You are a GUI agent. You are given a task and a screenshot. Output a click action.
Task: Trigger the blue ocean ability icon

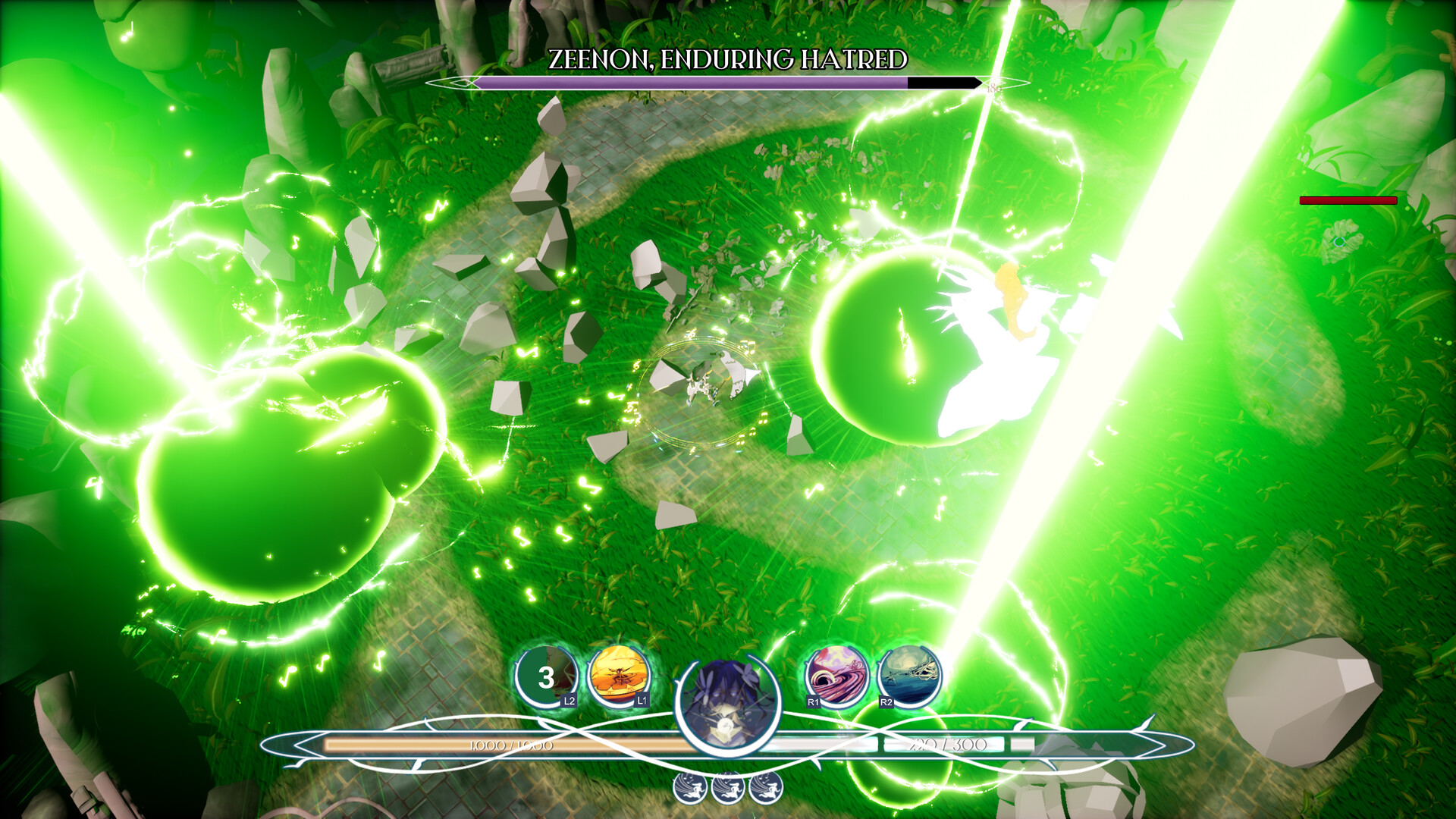(909, 675)
